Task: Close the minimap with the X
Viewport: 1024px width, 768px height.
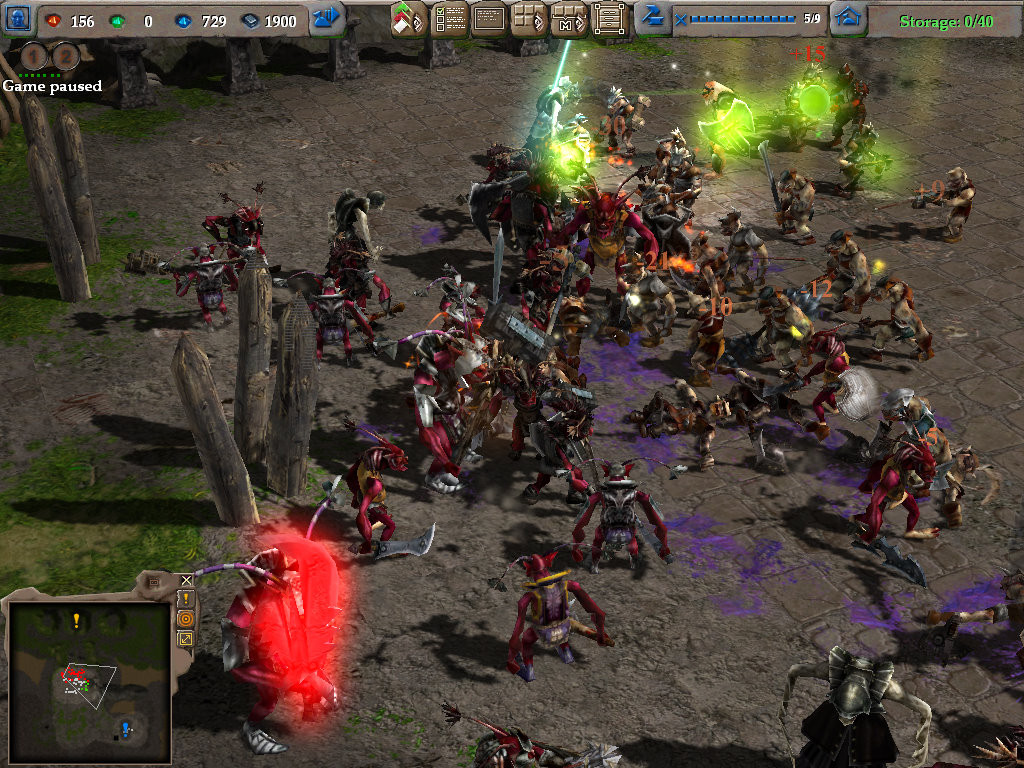Action: click(x=186, y=580)
